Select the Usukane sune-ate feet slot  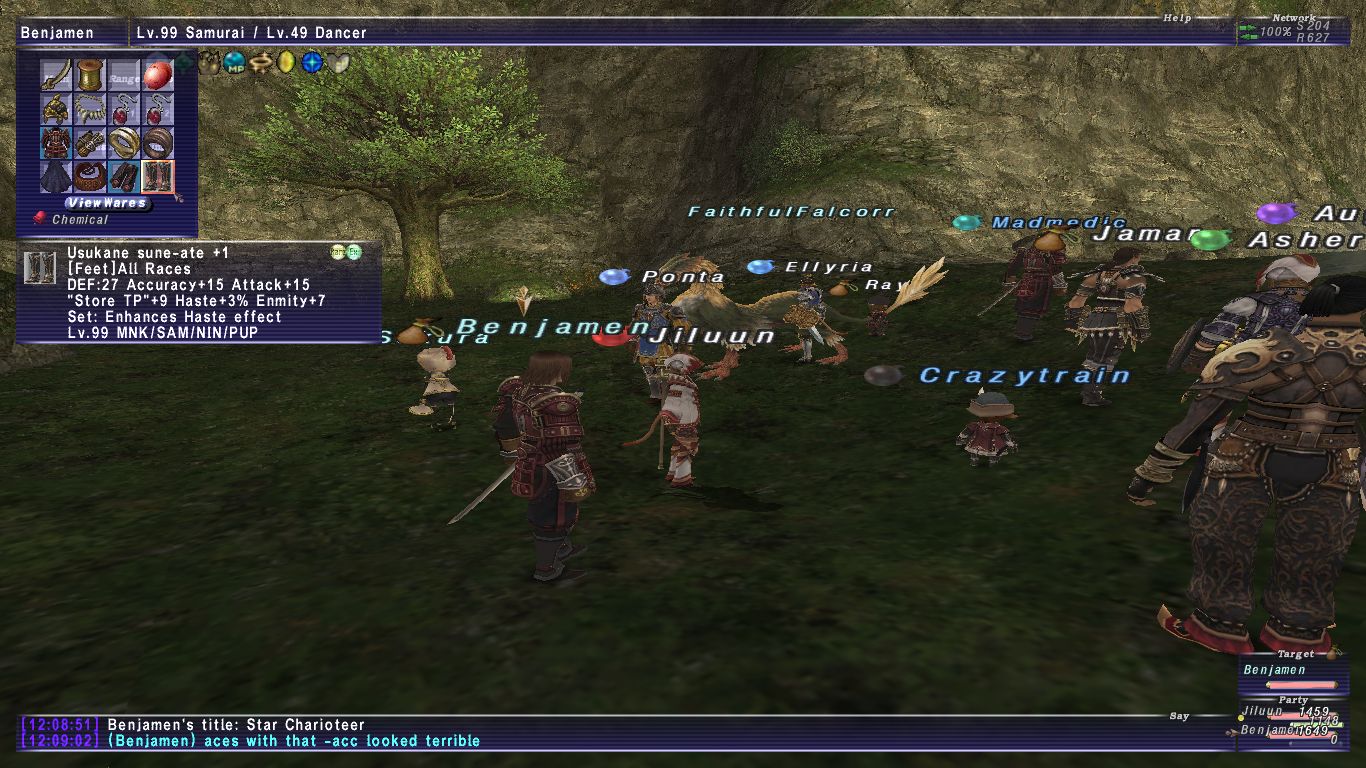click(157, 176)
